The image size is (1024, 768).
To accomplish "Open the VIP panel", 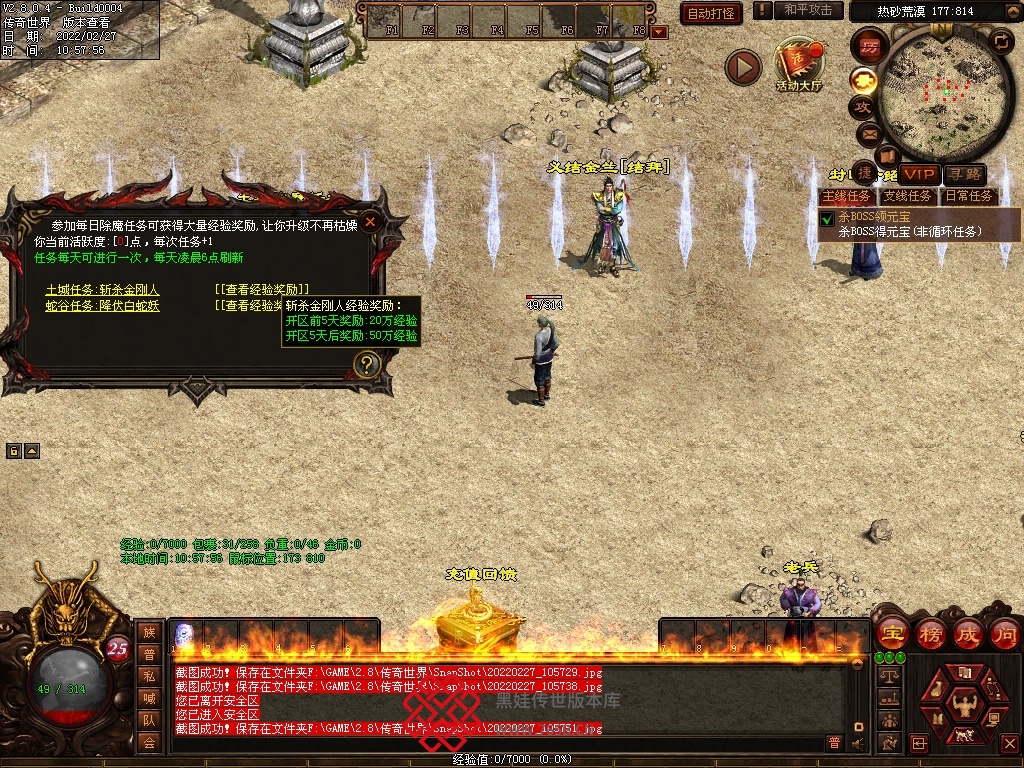I will tap(919, 175).
